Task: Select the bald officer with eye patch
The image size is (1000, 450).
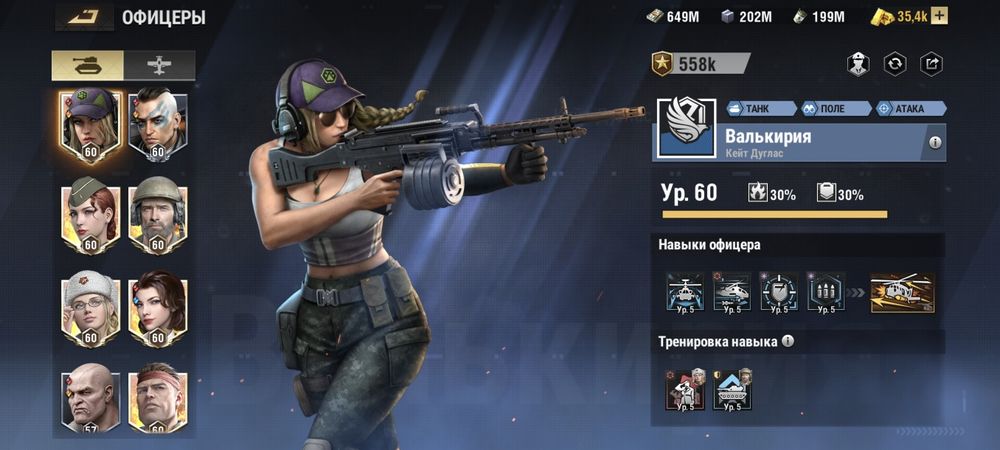Action: (x=90, y=398)
